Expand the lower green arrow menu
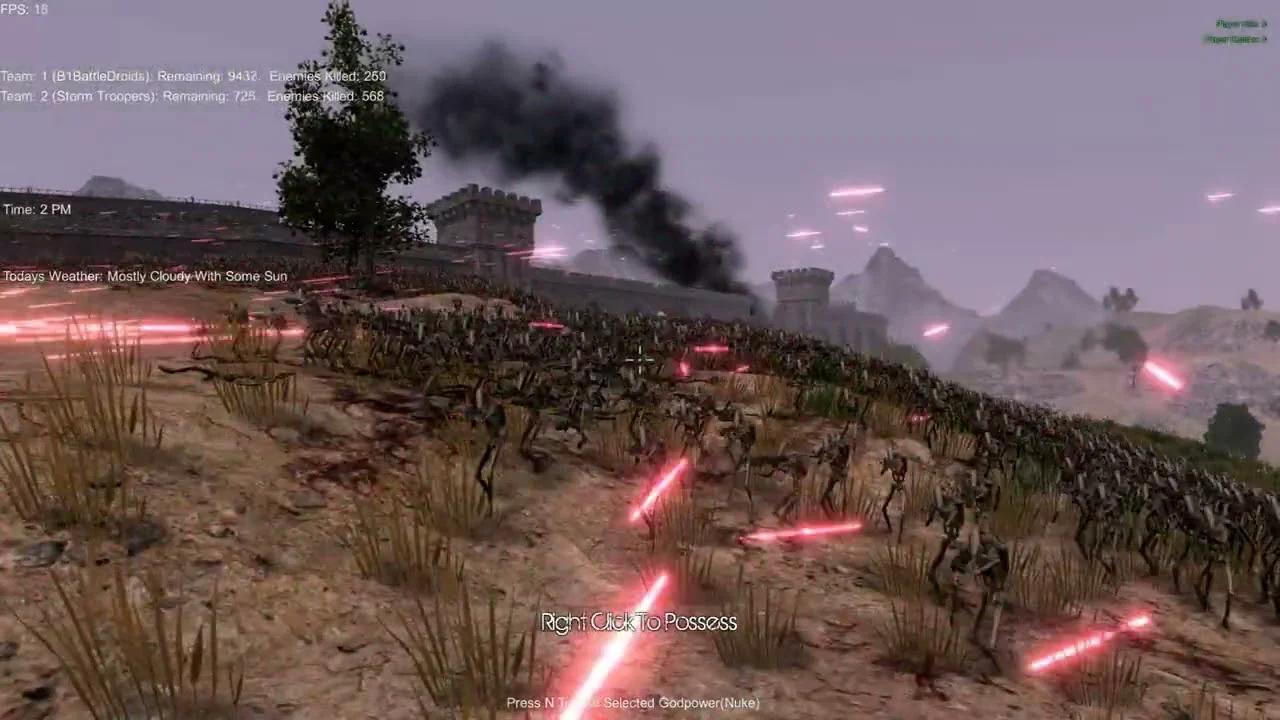This screenshot has height=720, width=1280. [1264, 39]
